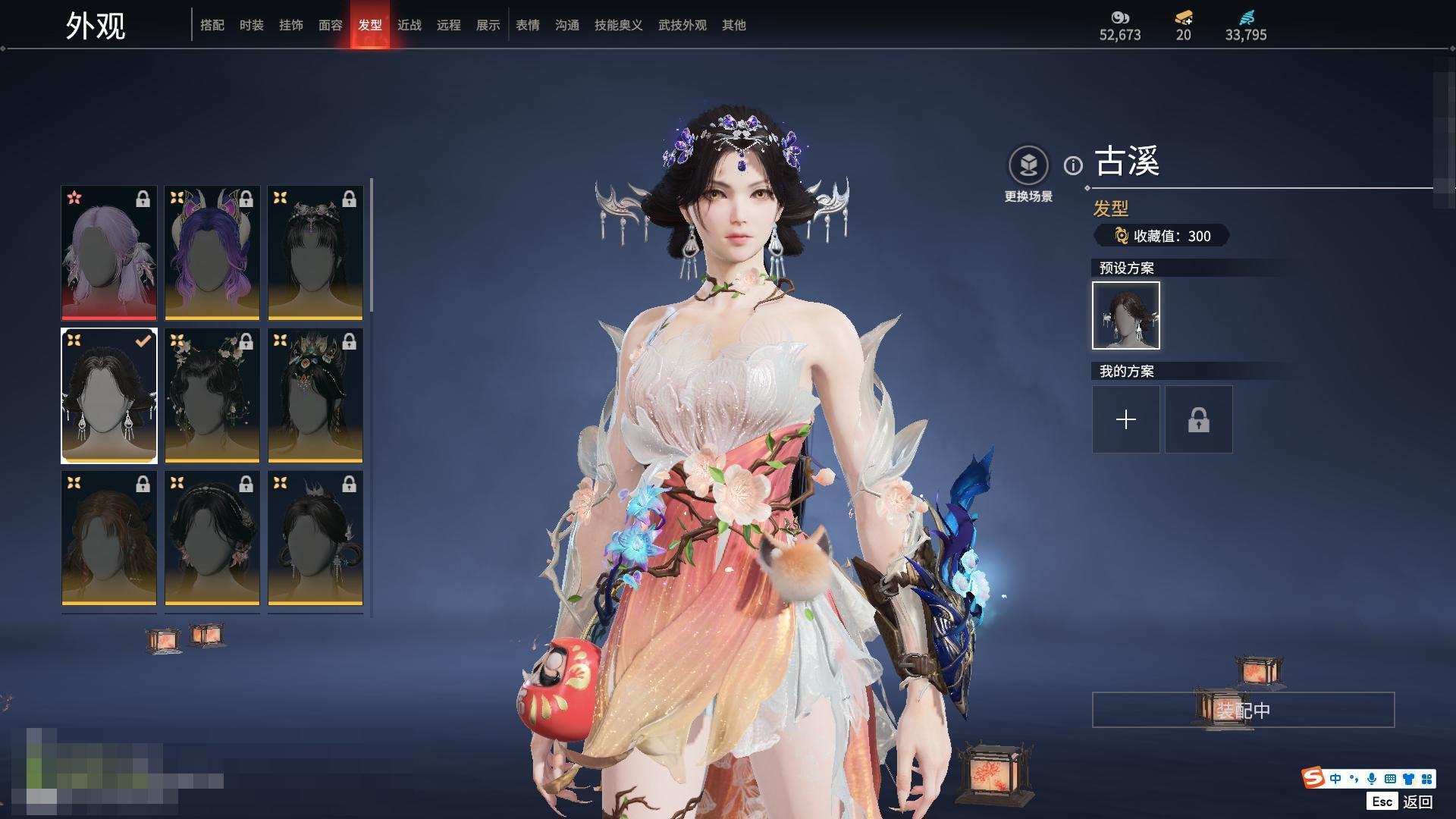
Task: Go to the 面容 face tab
Action: pos(330,25)
